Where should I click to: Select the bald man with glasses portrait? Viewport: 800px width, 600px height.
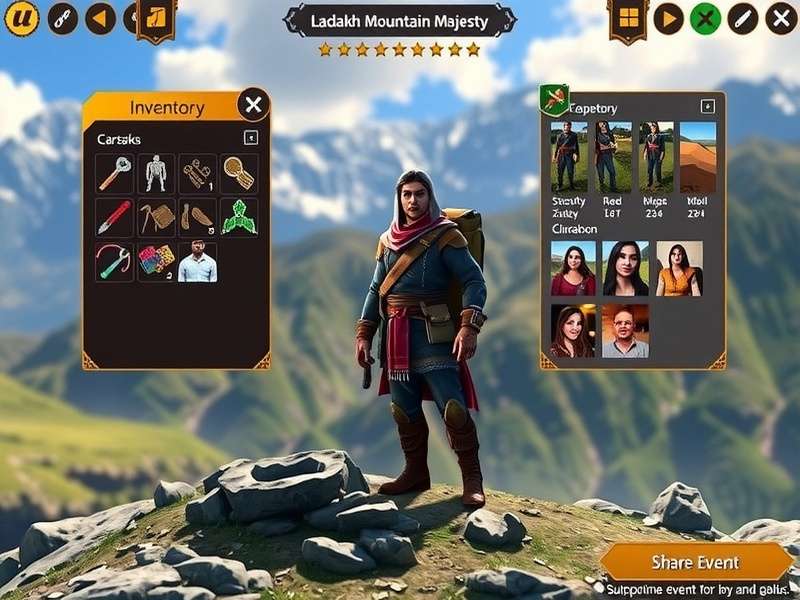pyautogui.click(x=625, y=331)
